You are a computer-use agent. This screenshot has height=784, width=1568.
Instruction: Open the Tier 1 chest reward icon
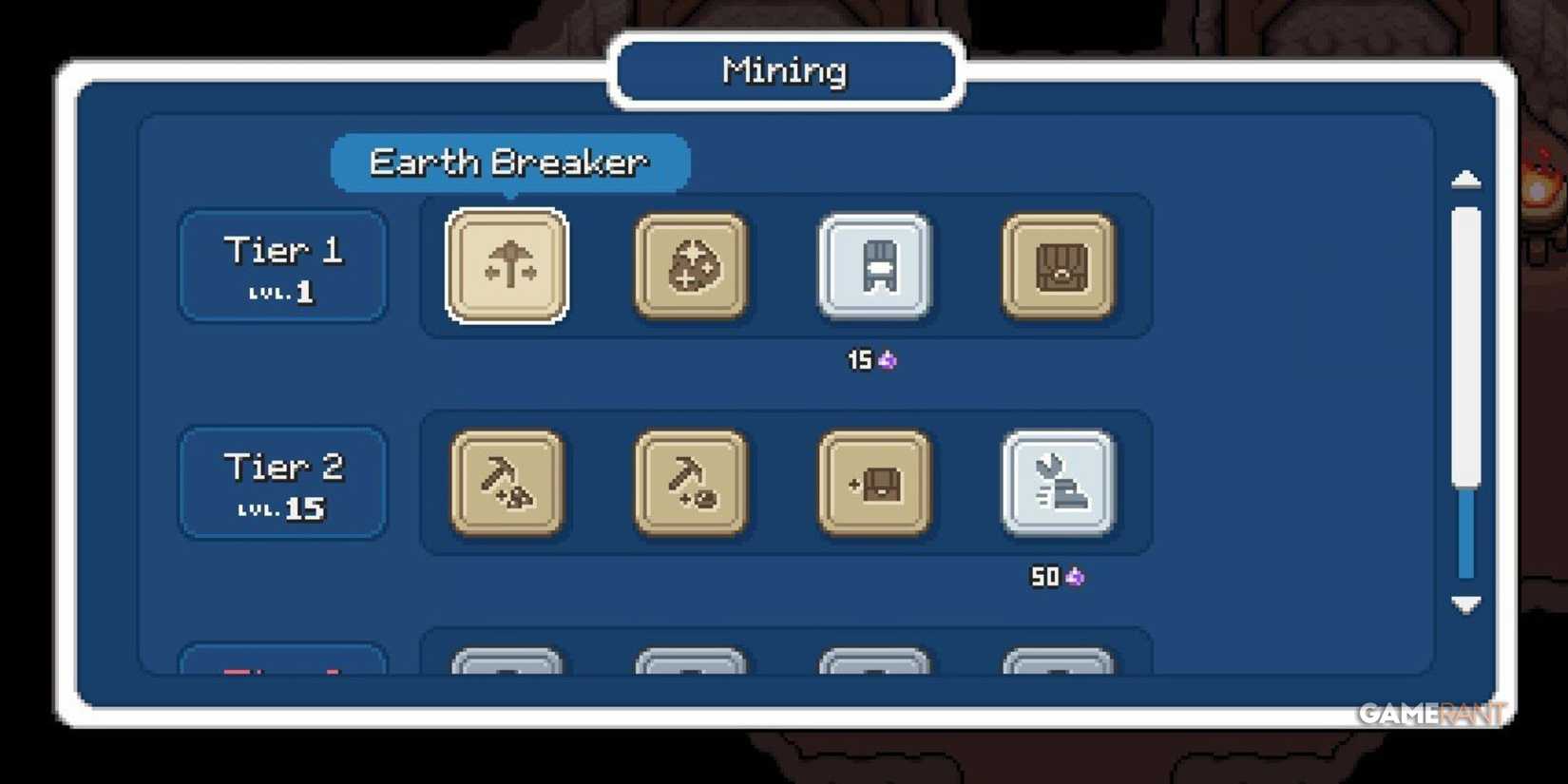coord(1060,266)
